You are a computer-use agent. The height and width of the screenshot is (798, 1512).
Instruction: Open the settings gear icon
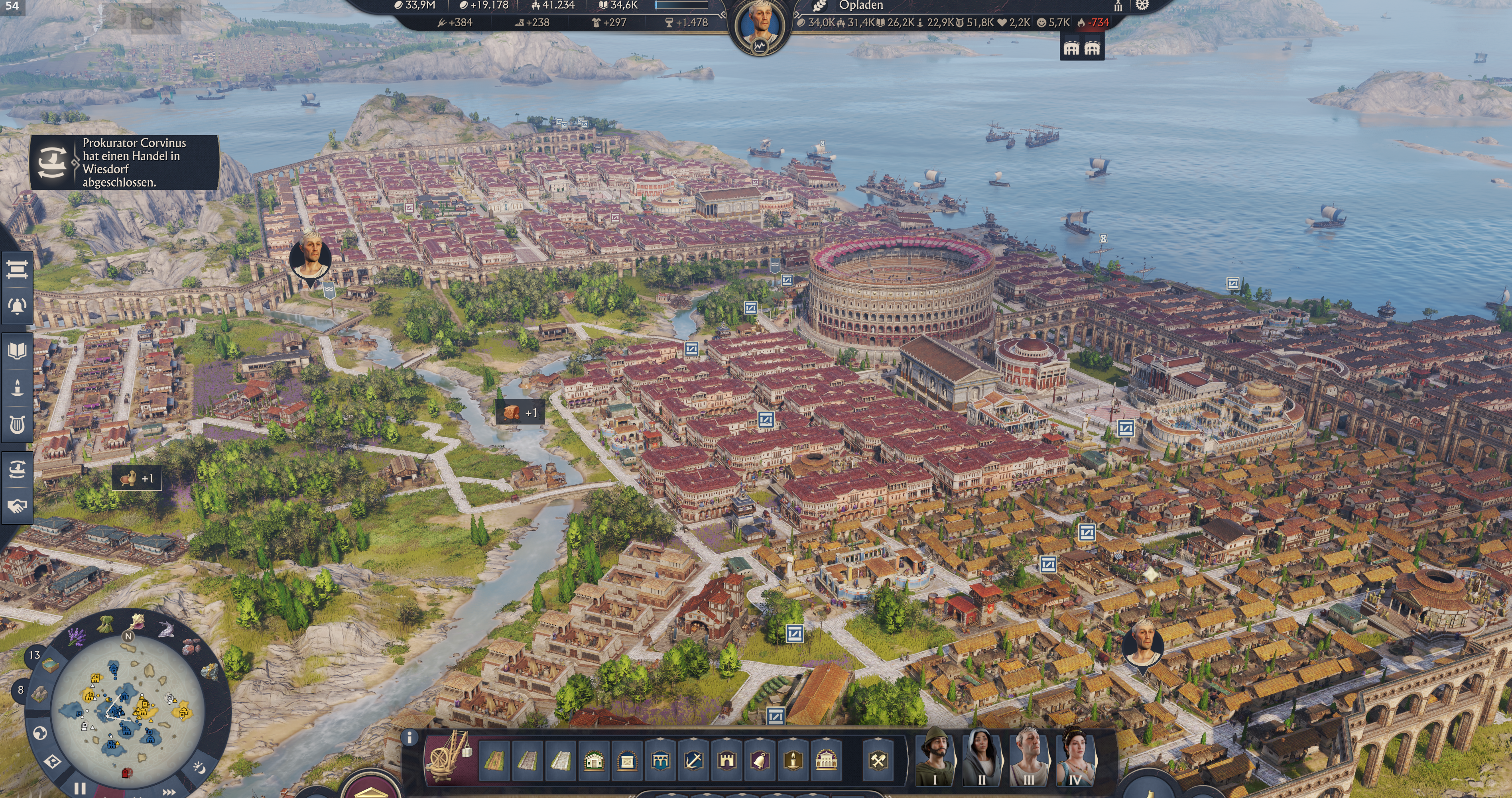click(1142, 5)
